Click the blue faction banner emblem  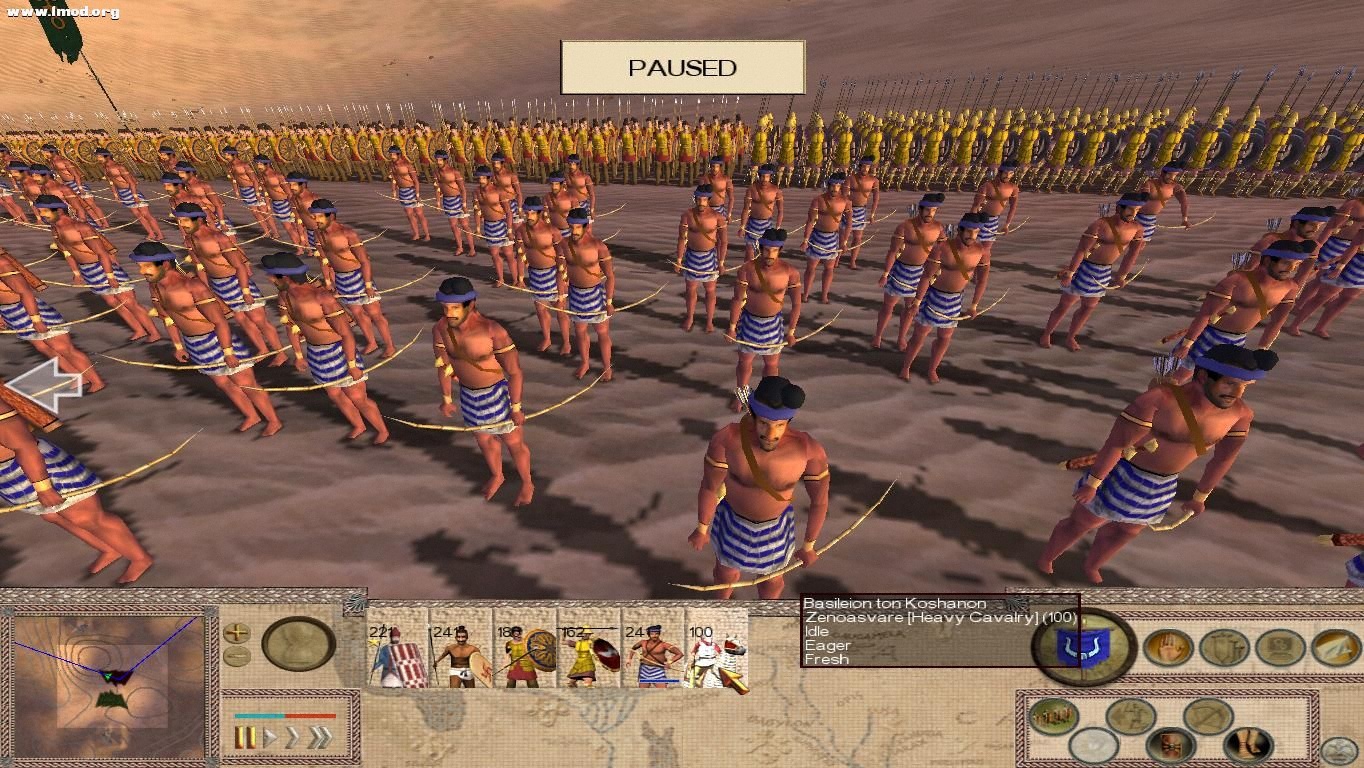click(1082, 647)
